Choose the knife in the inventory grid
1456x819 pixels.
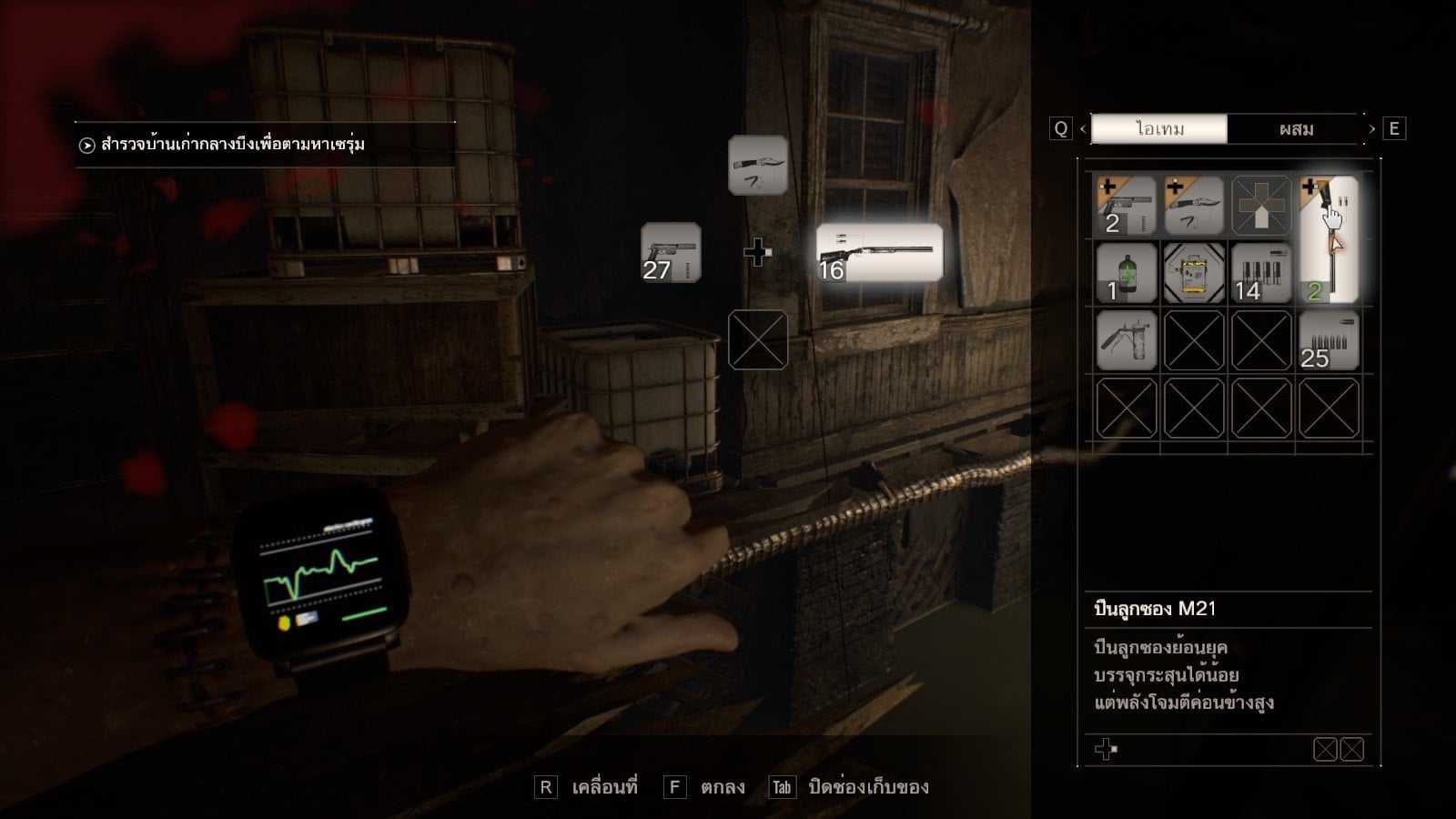click(x=1194, y=206)
